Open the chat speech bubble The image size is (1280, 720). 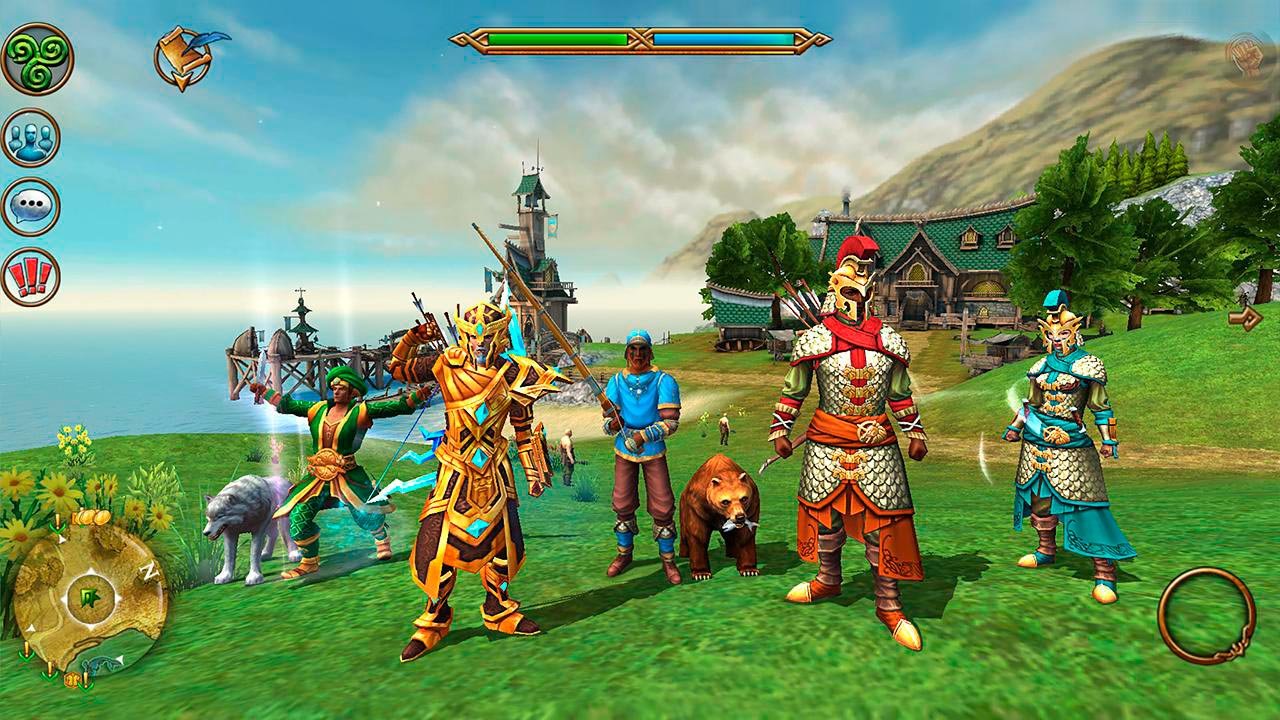31,207
